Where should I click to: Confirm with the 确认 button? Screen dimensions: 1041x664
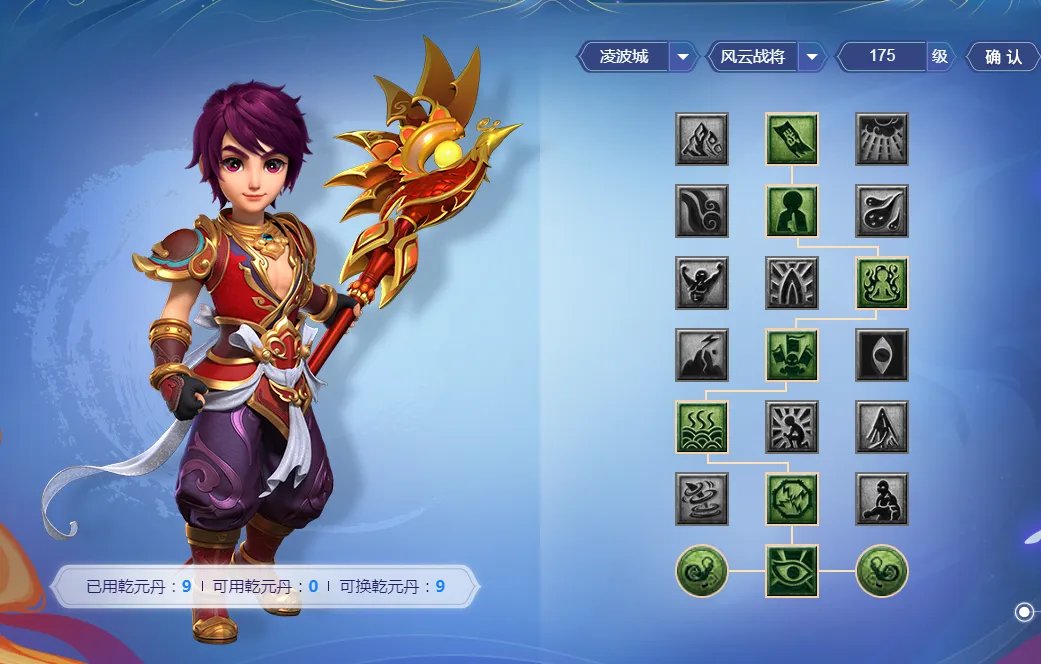pyautogui.click(x=1003, y=57)
